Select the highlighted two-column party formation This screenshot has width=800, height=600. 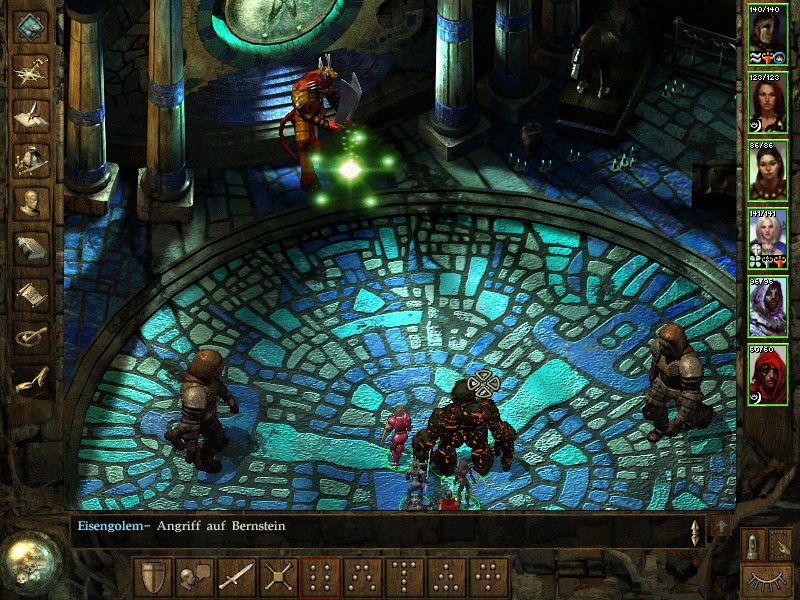(321, 578)
